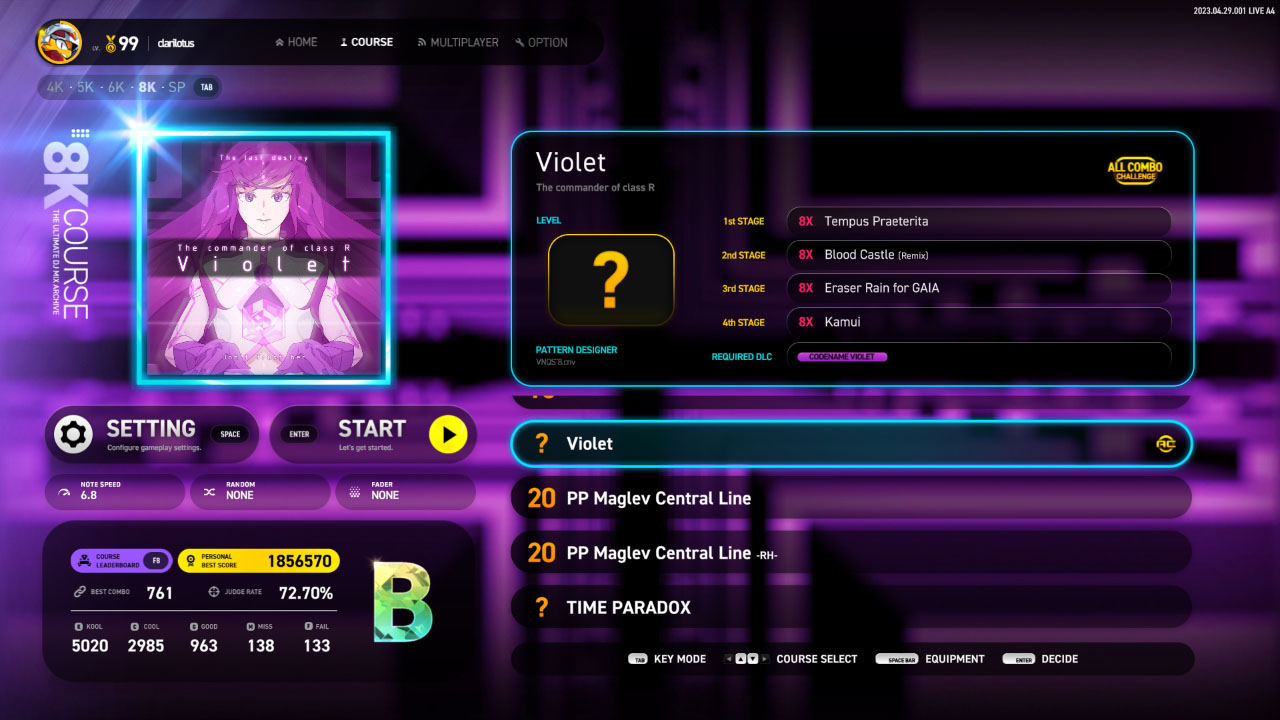Change the FADER modifier
1280x720 pixels.
point(405,491)
